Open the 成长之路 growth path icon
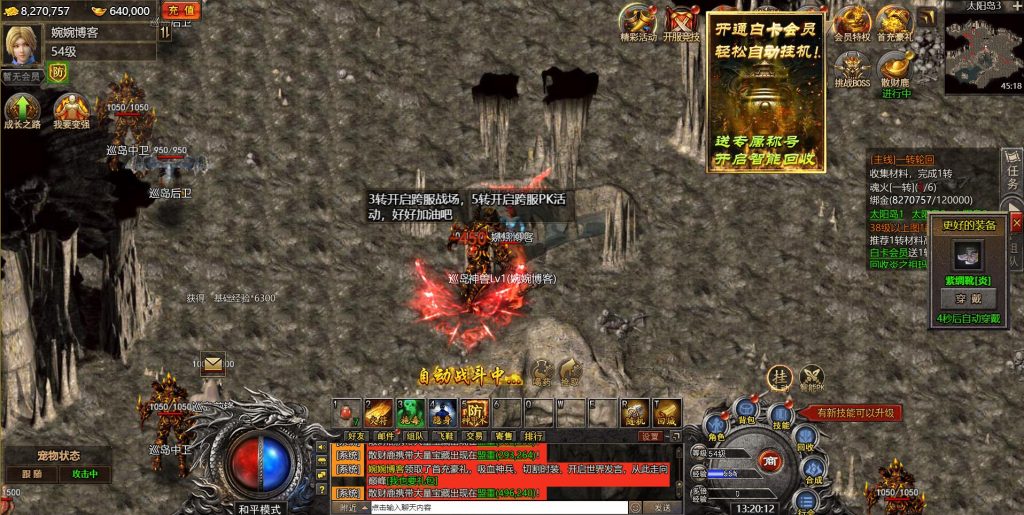1024x515 pixels. [x=22, y=110]
